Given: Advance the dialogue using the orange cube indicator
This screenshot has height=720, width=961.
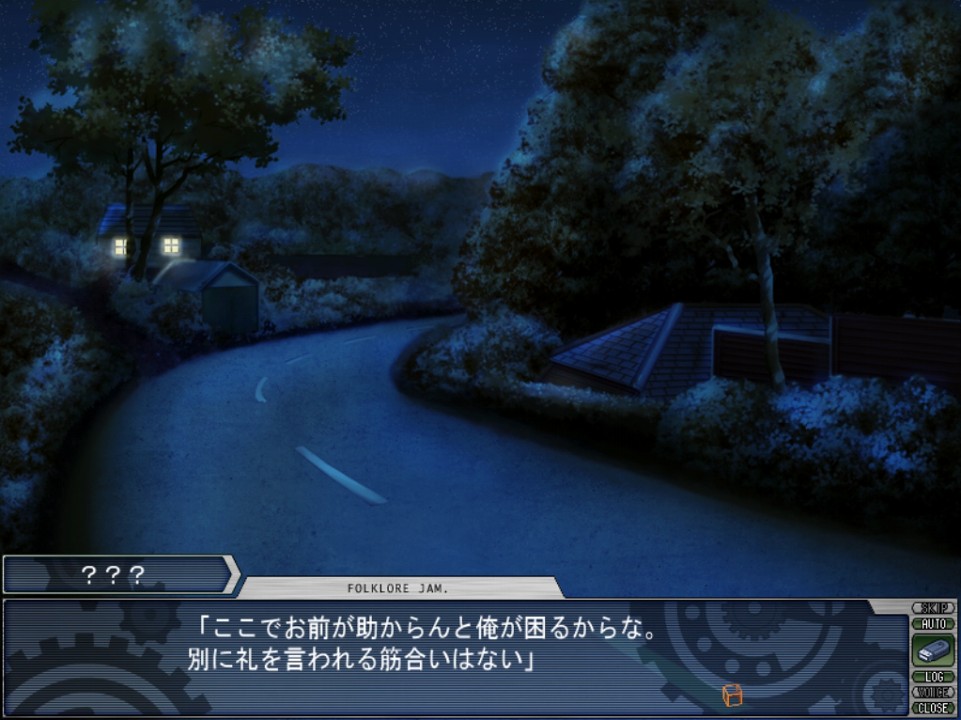Looking at the screenshot, I should pyautogui.click(x=732, y=694).
